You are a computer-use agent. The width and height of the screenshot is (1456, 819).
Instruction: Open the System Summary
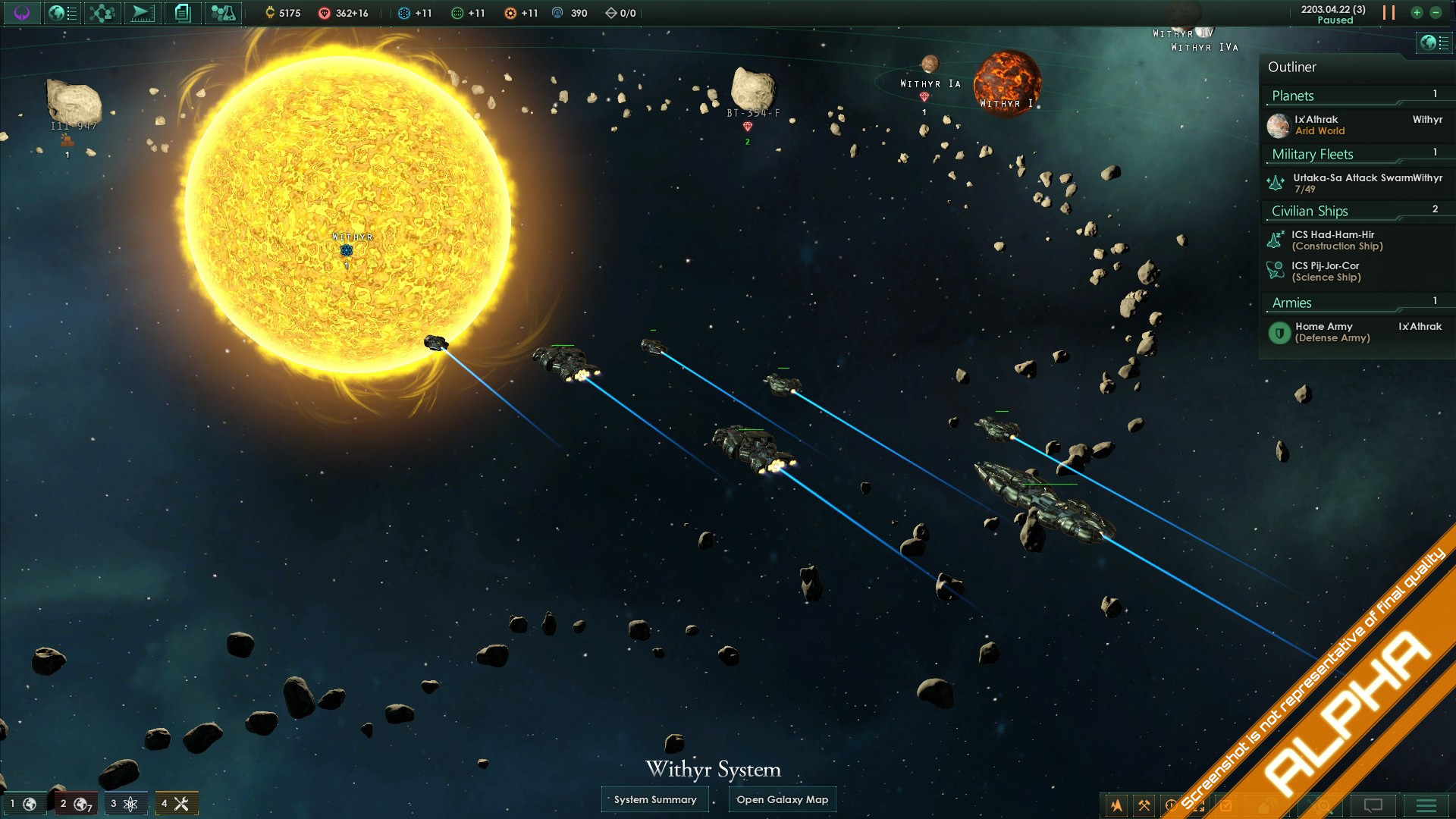[655, 799]
